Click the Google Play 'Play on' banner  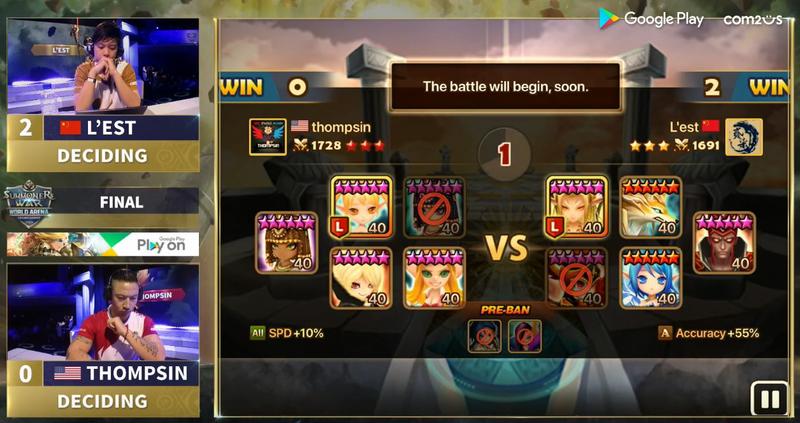(103, 244)
